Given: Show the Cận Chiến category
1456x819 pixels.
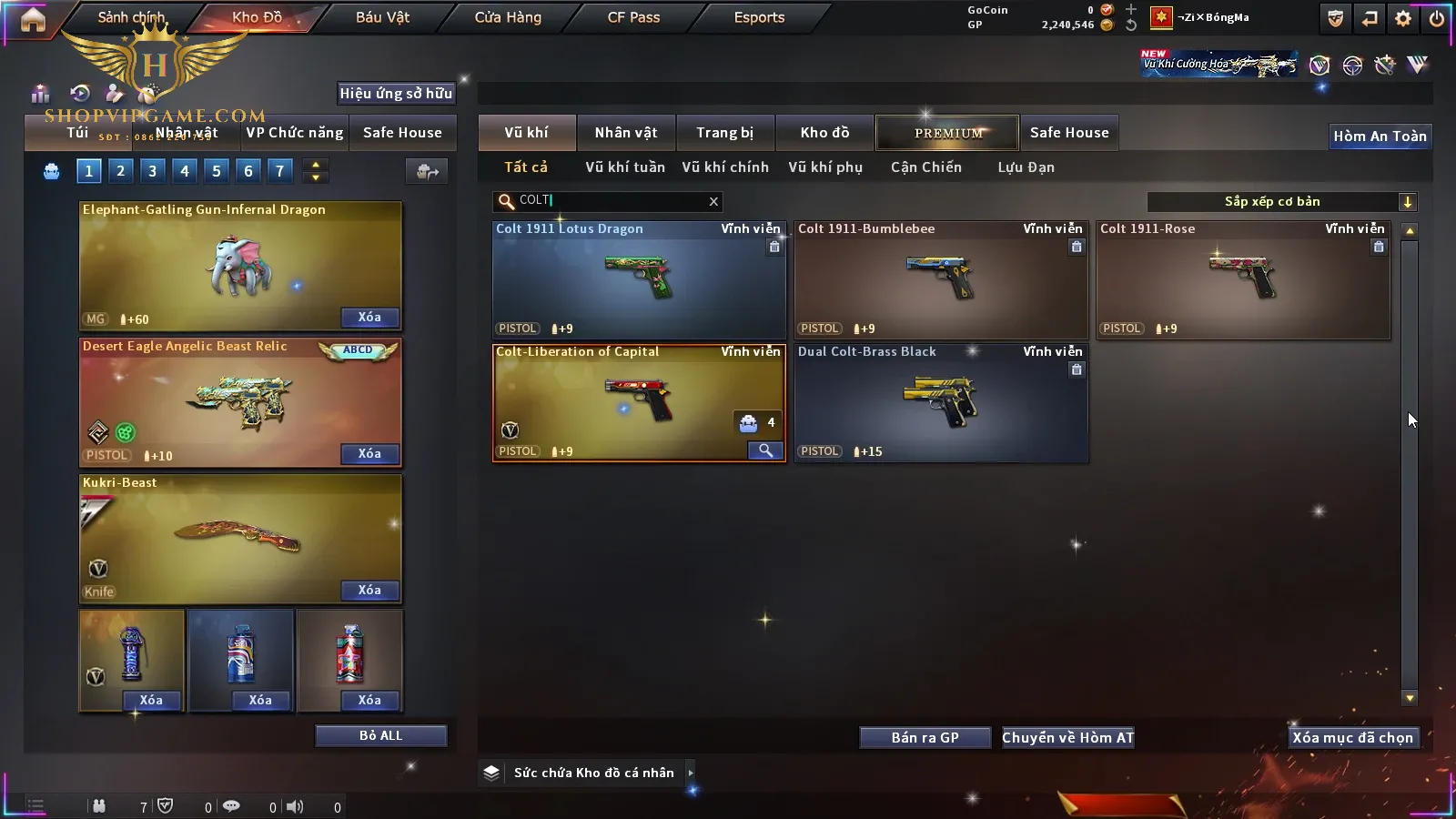Looking at the screenshot, I should tap(925, 167).
